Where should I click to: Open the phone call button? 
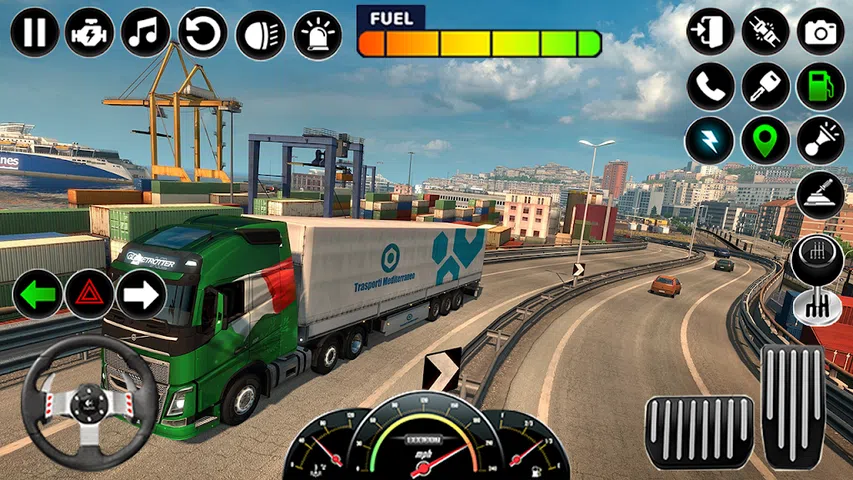pyautogui.click(x=710, y=86)
